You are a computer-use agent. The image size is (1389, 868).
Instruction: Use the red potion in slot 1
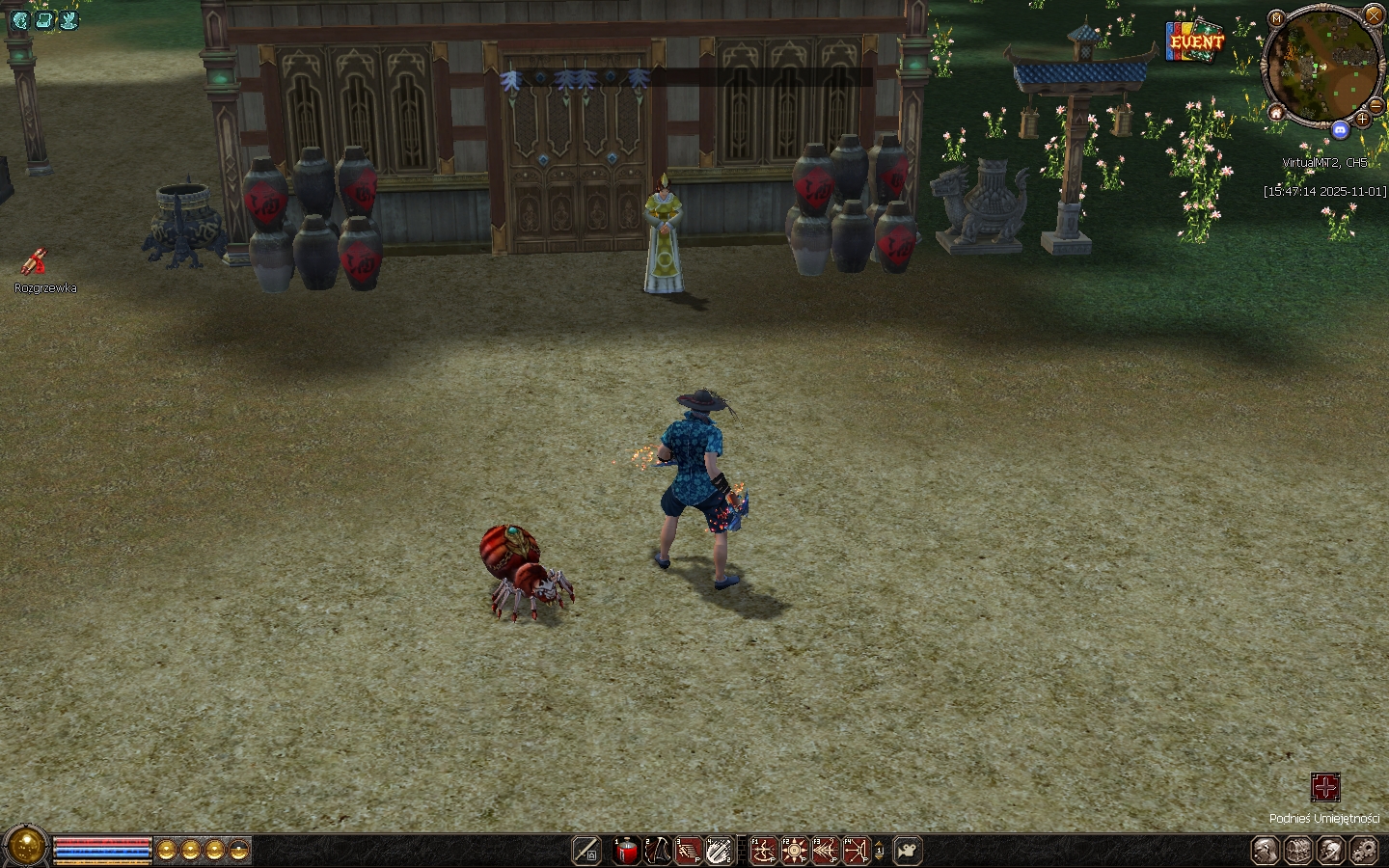[x=627, y=851]
